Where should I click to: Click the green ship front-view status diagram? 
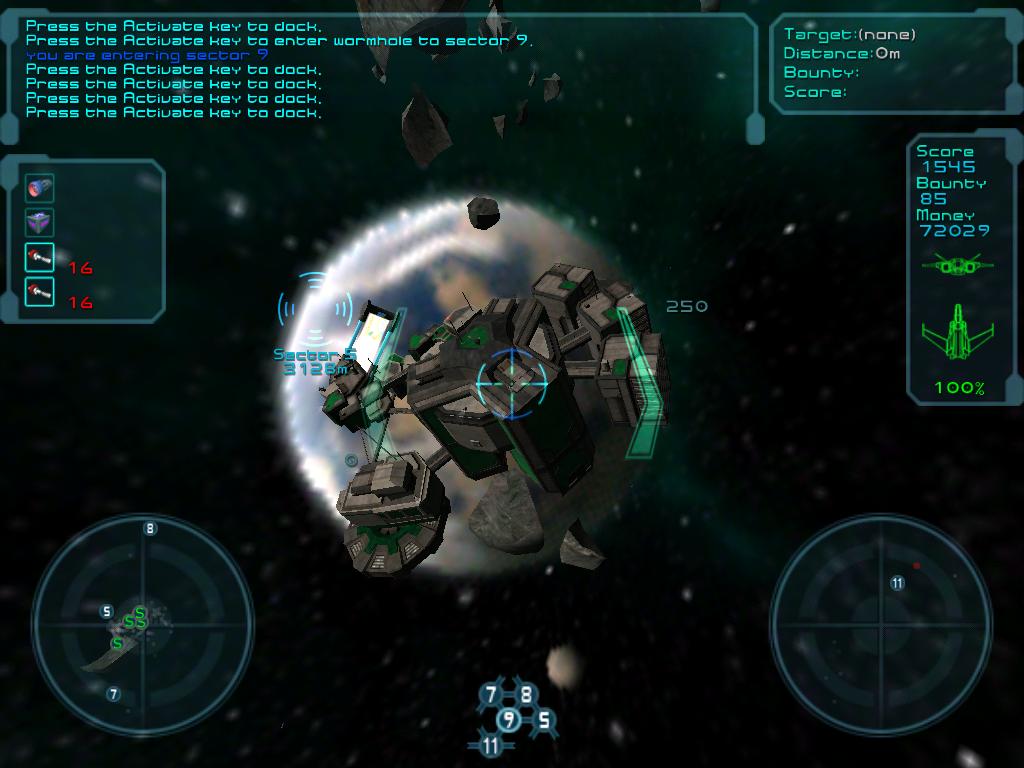[958, 265]
